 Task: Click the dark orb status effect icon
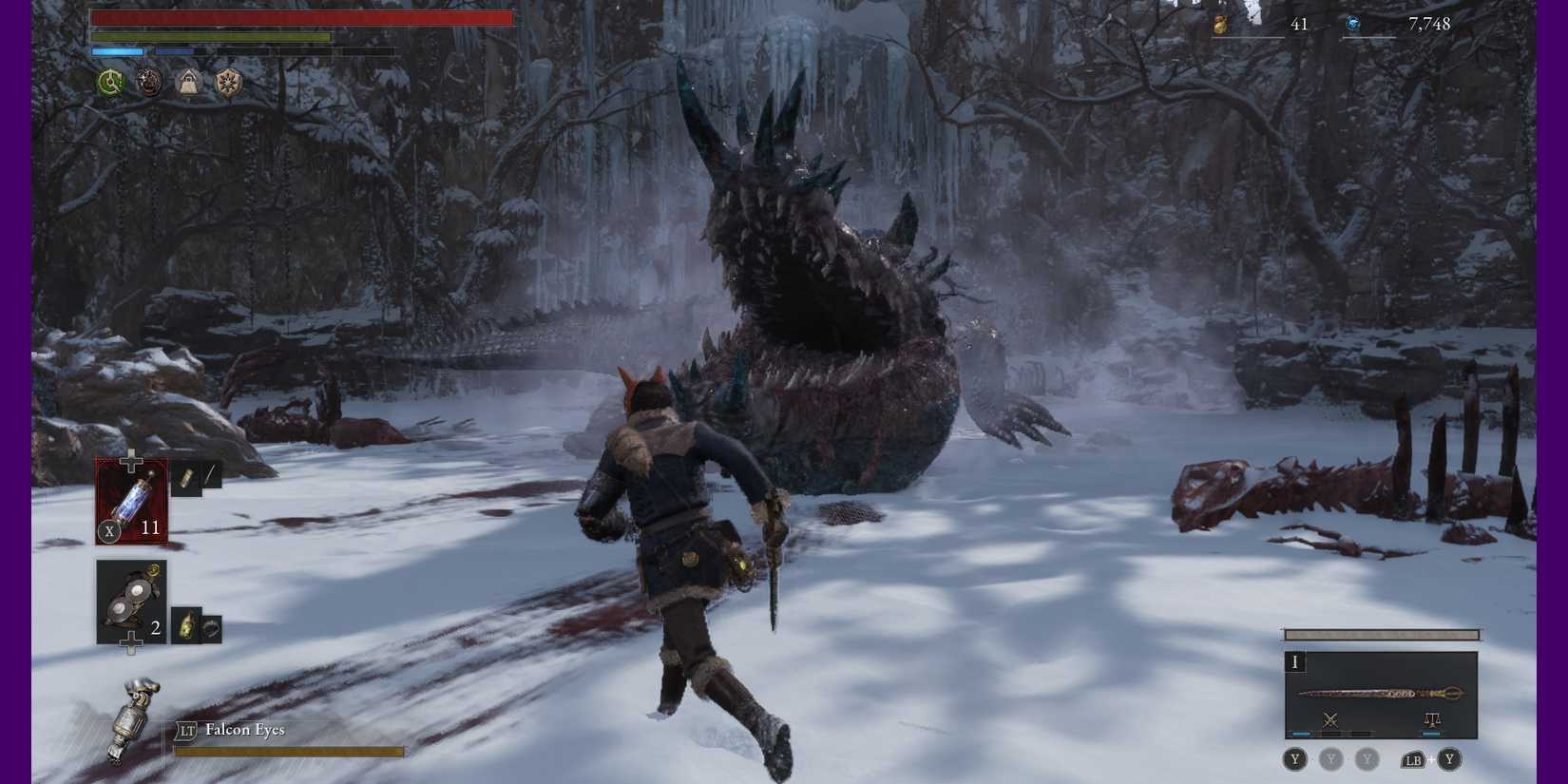coord(149,84)
